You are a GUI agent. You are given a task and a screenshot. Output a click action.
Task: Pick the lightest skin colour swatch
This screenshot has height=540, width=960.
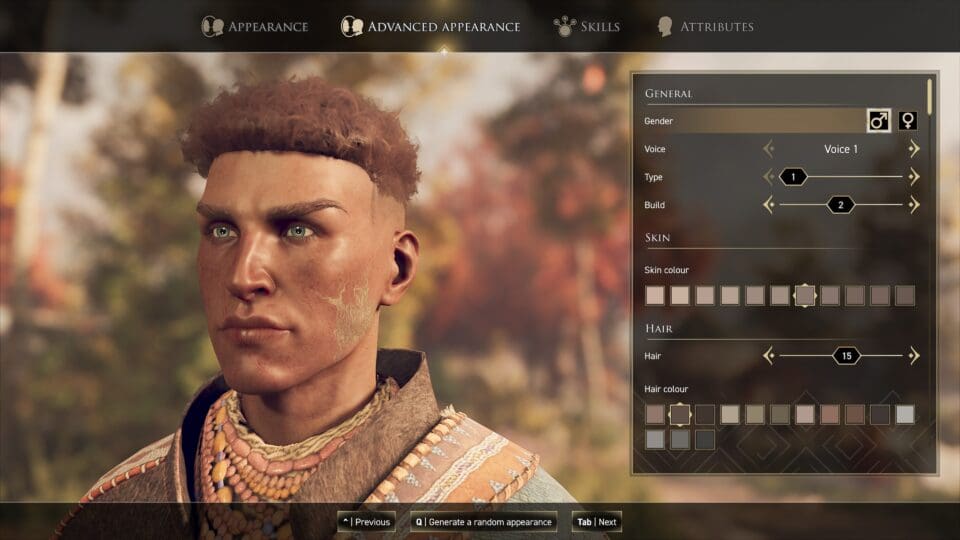pos(655,295)
